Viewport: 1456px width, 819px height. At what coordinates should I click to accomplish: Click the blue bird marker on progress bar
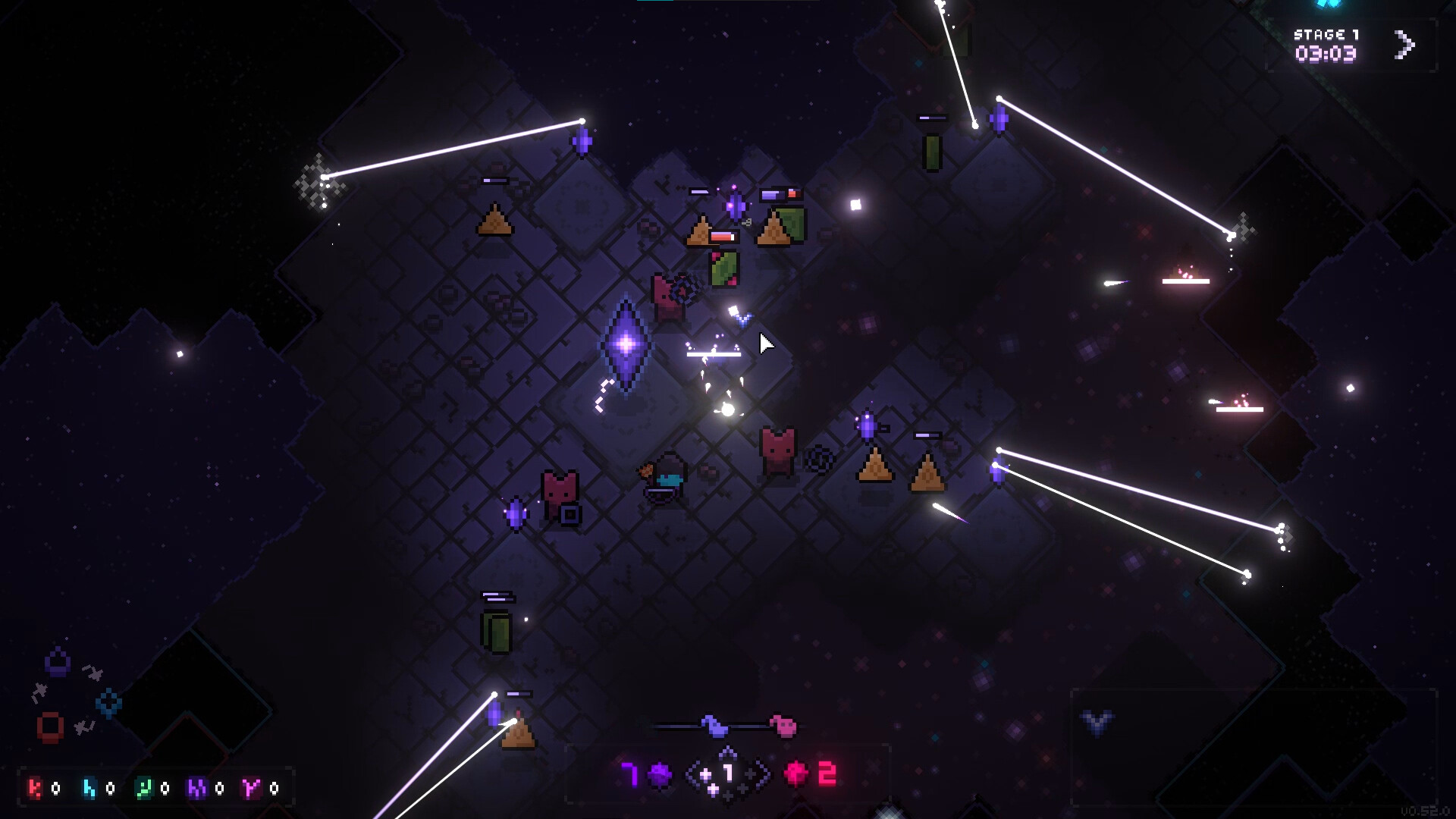coord(714,726)
